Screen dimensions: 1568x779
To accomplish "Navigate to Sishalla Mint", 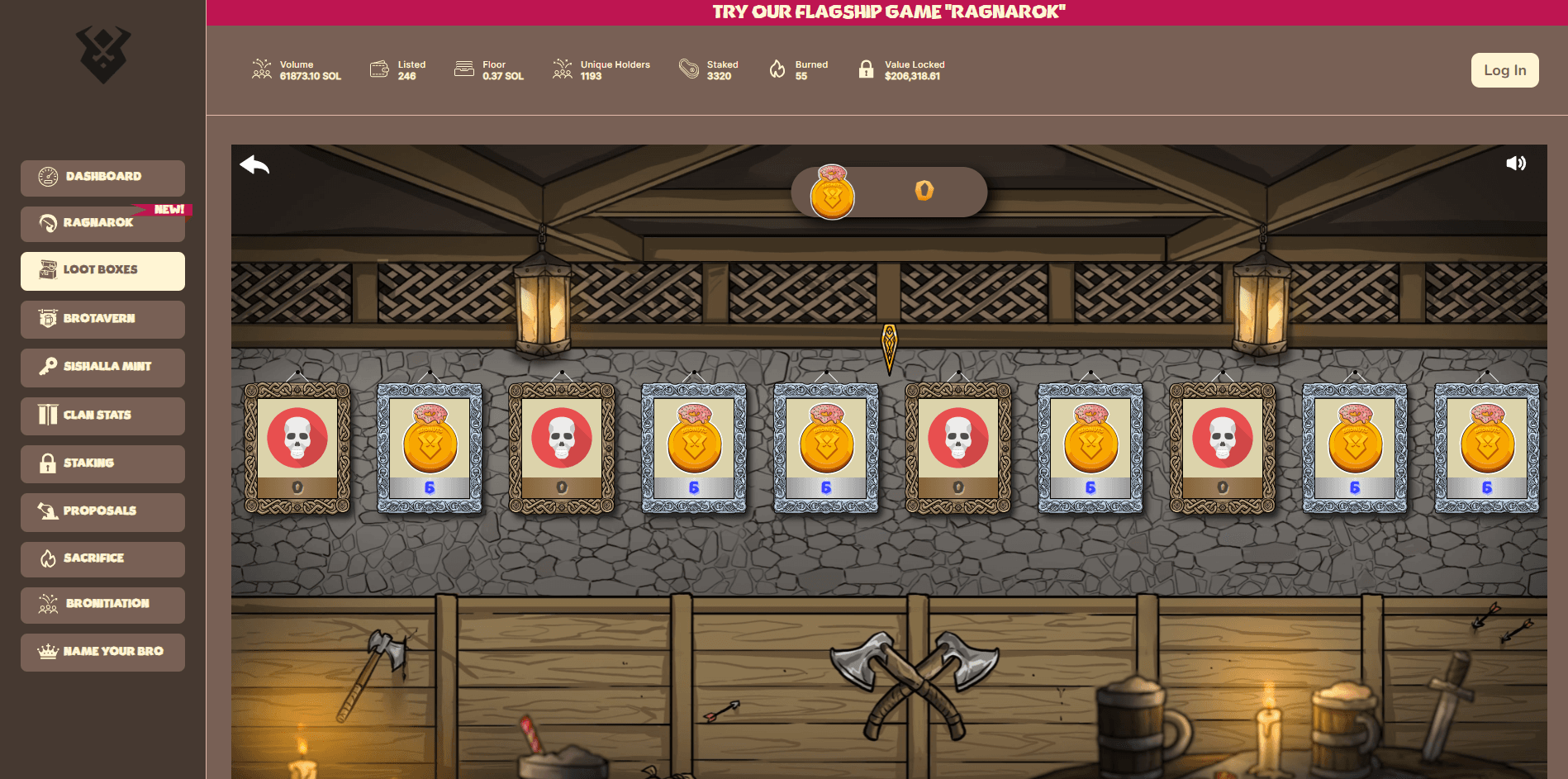I will coord(102,367).
